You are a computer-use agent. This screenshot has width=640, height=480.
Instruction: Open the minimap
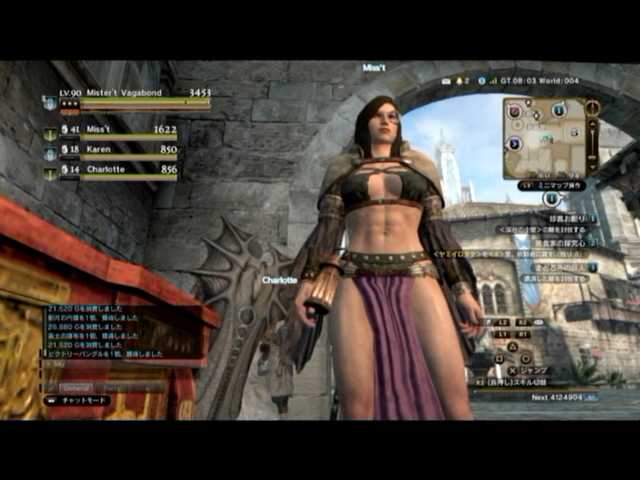544,137
